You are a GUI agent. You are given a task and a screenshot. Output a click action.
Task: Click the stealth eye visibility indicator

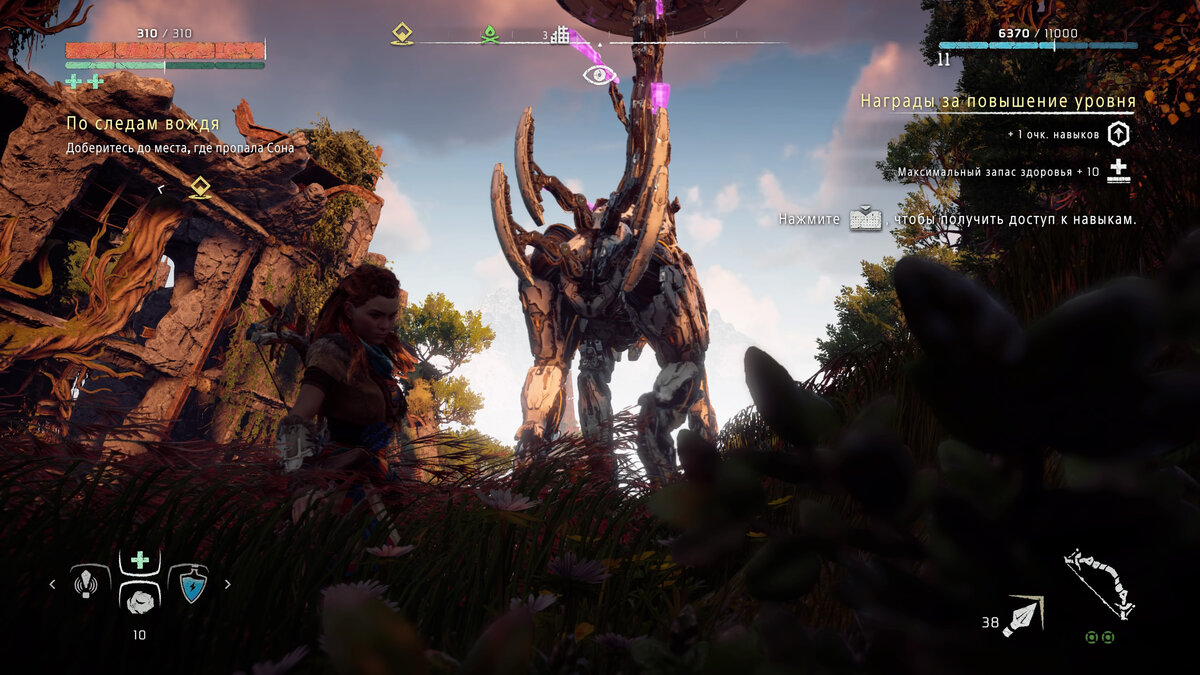[x=598, y=75]
